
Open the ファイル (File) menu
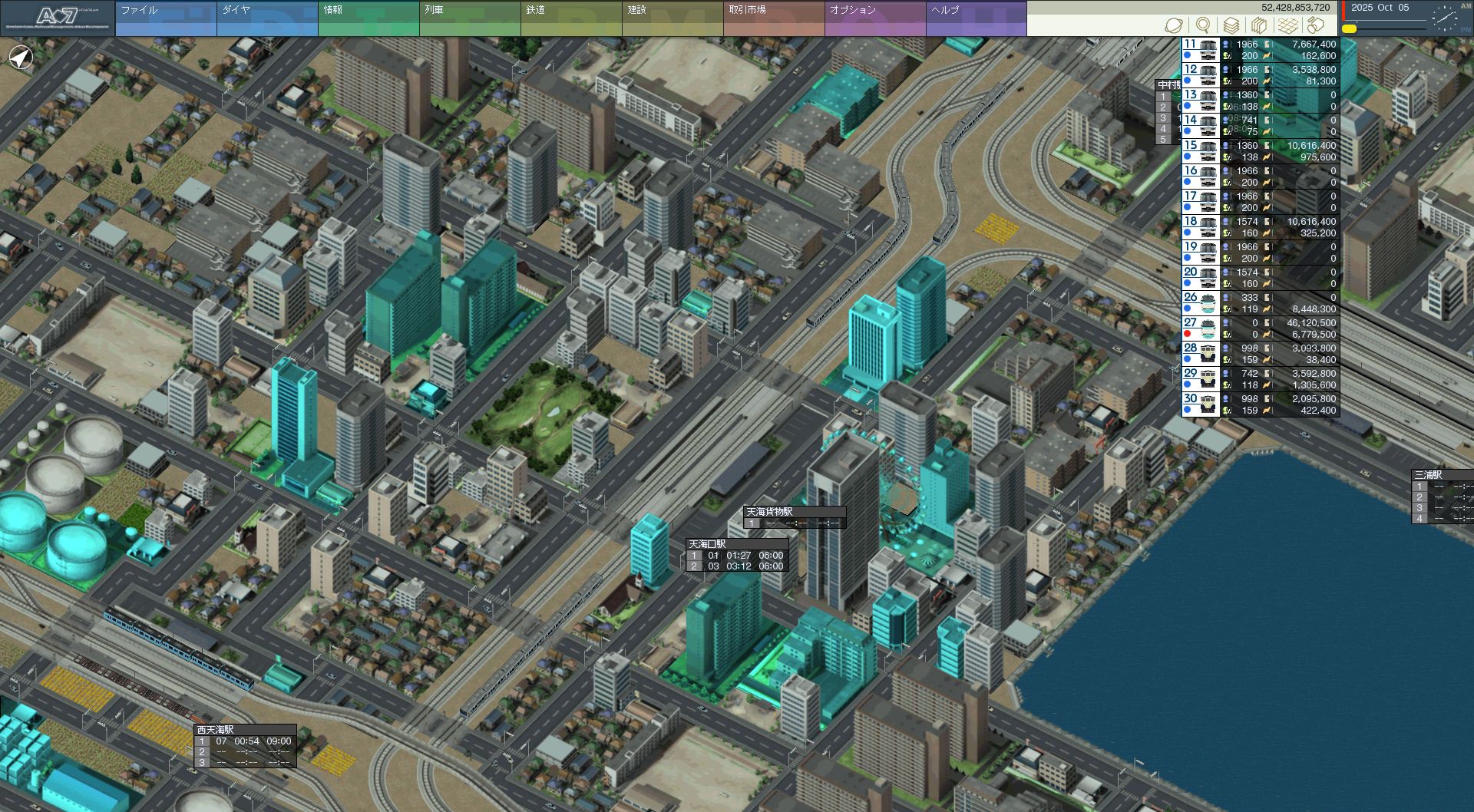pyautogui.click(x=165, y=18)
